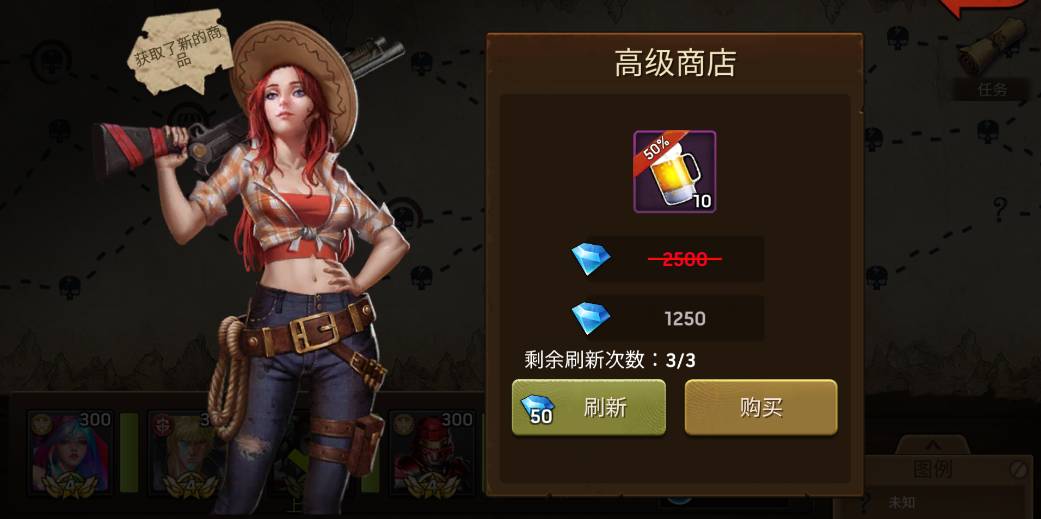This screenshot has width=1041, height=519.
Task: Refresh the shop with the 刷新 button
Action: (588, 408)
